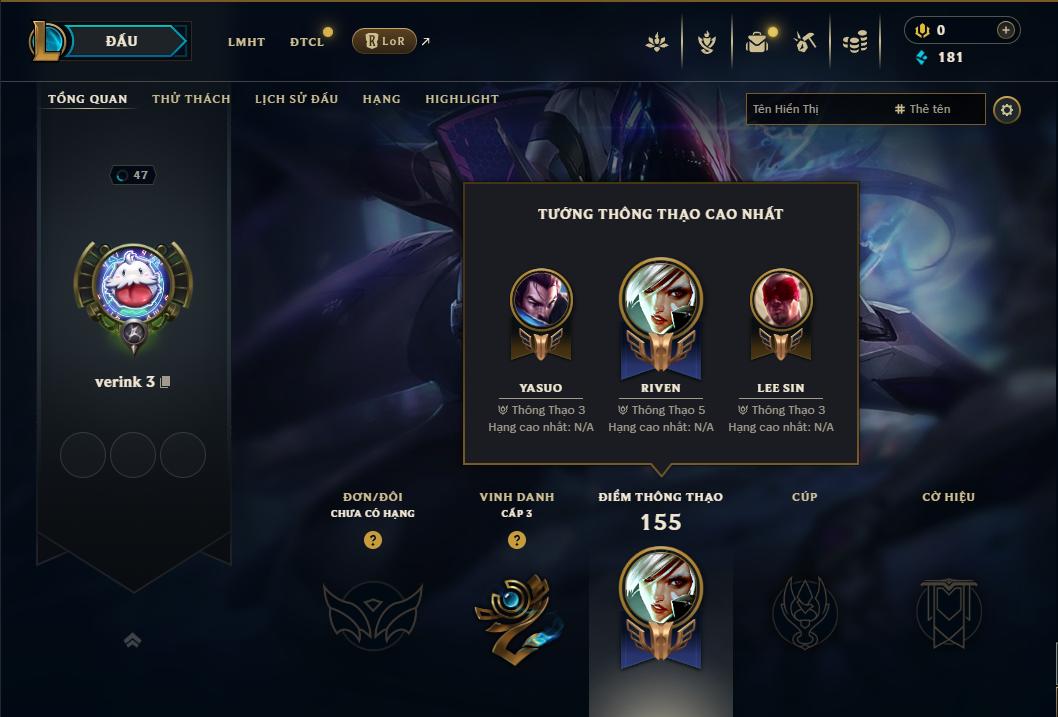The image size is (1058, 717).
Task: Select the Yasuo mastery portrait
Action: tap(541, 300)
